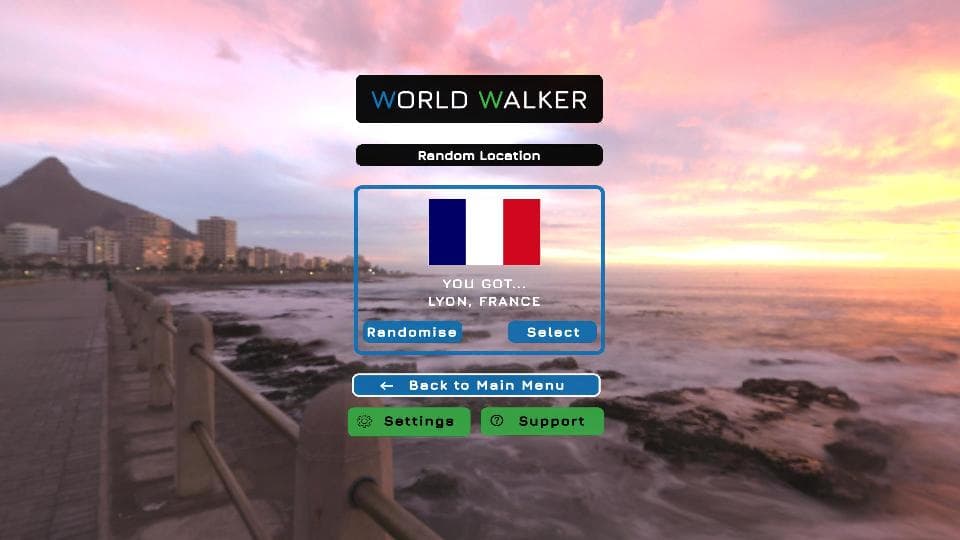The height and width of the screenshot is (540, 960).
Task: Open the Settings menu
Action: [x=408, y=421]
